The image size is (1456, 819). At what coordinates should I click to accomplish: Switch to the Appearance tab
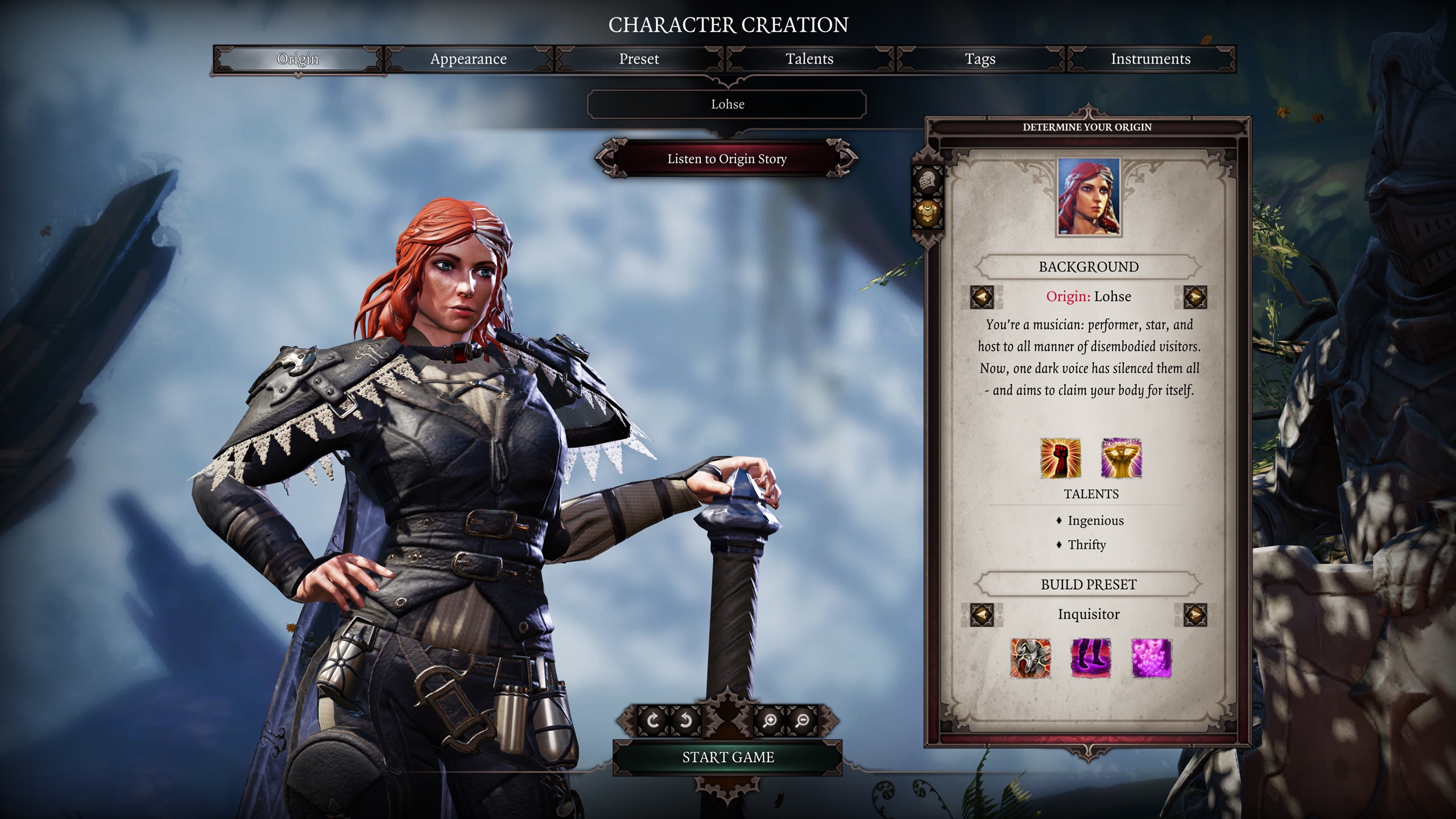468,59
